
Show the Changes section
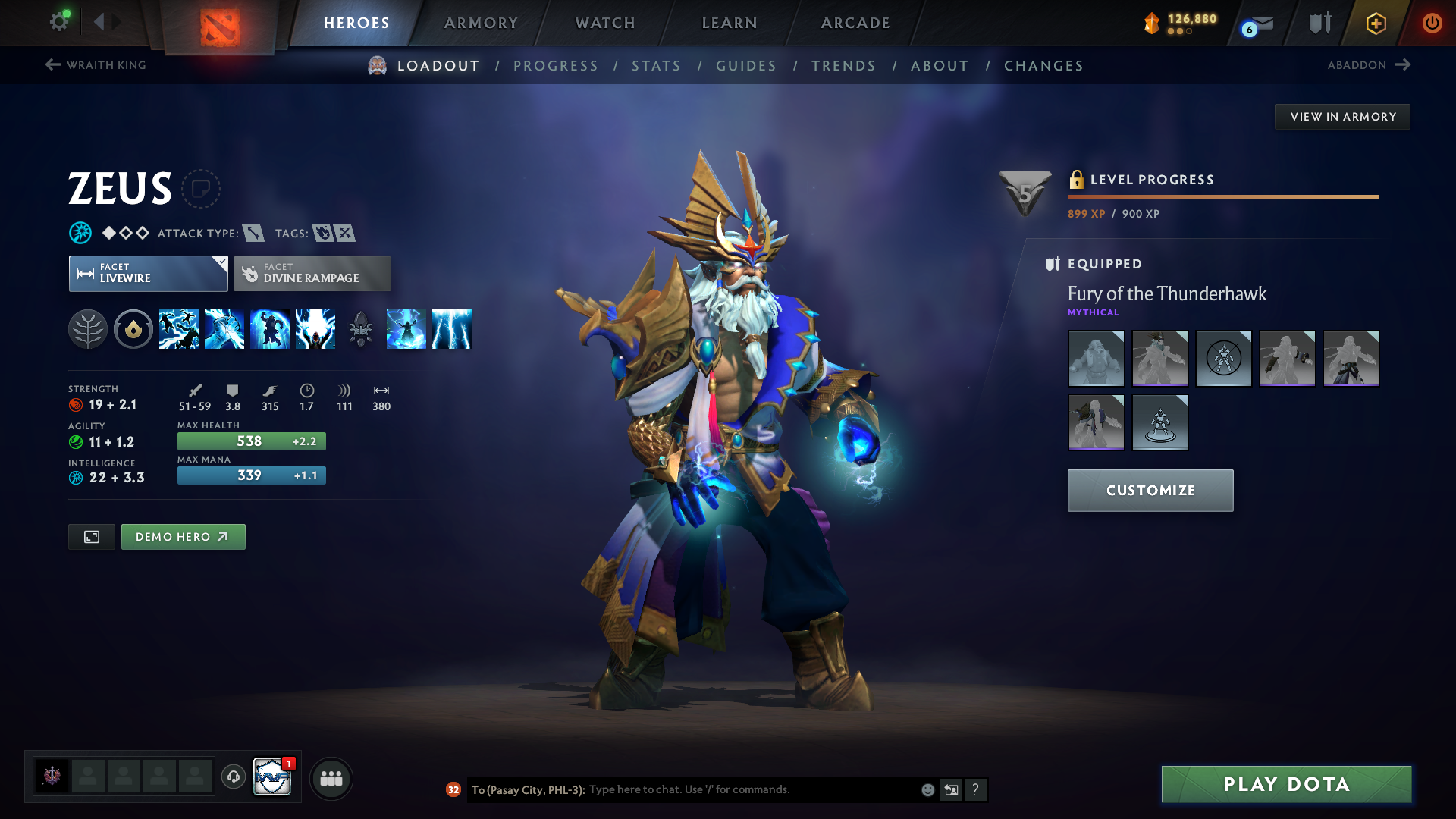pos(1043,66)
